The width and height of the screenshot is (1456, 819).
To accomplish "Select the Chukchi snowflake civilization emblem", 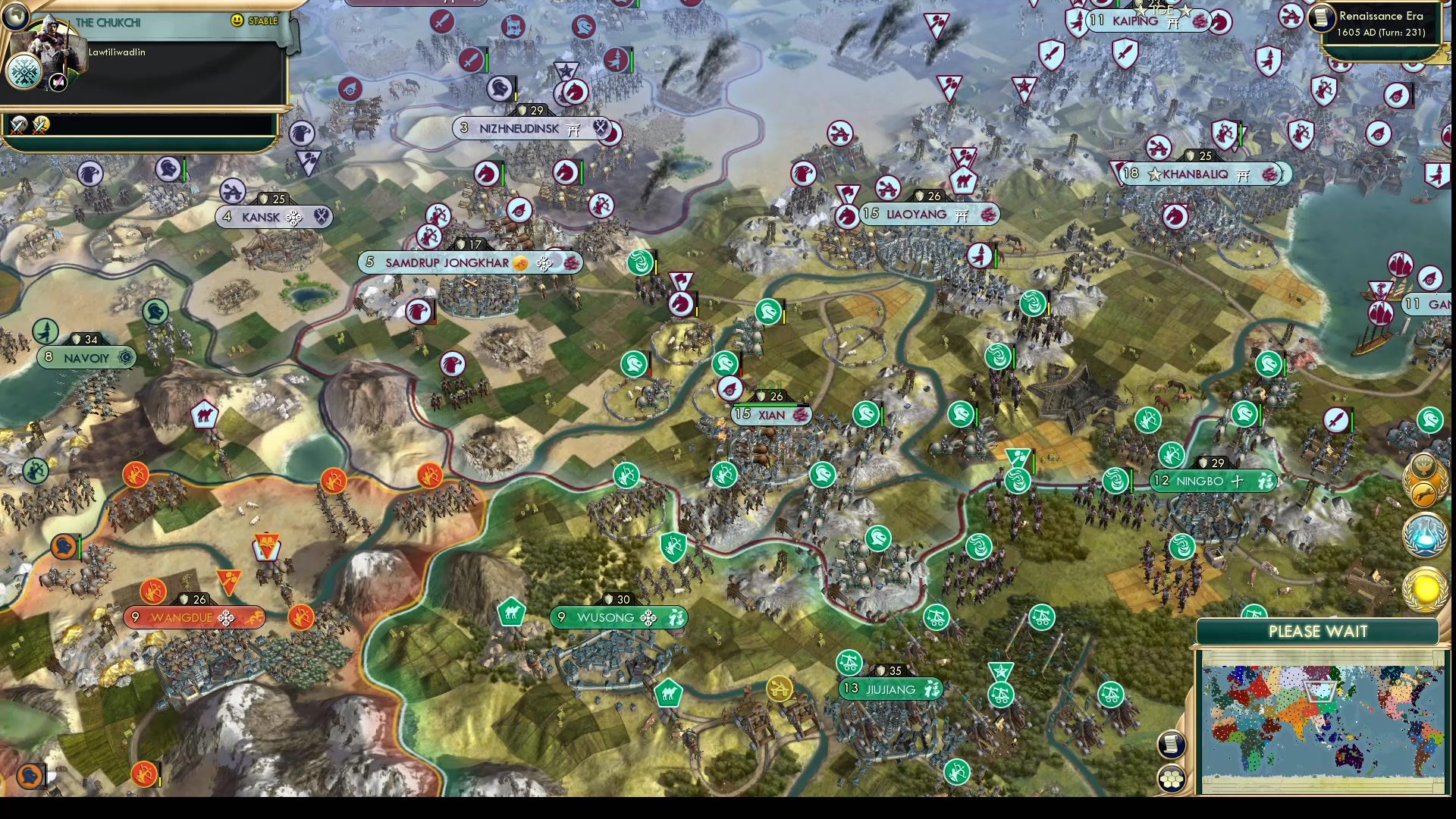I will (x=23, y=73).
